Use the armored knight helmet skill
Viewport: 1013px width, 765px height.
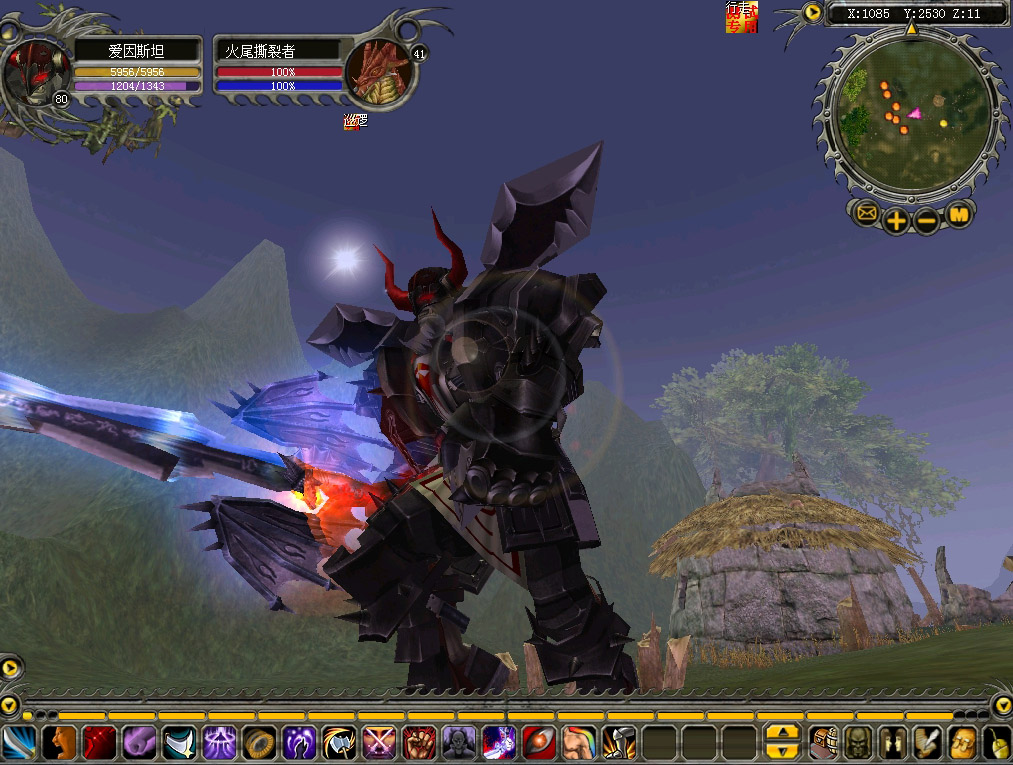(620, 743)
